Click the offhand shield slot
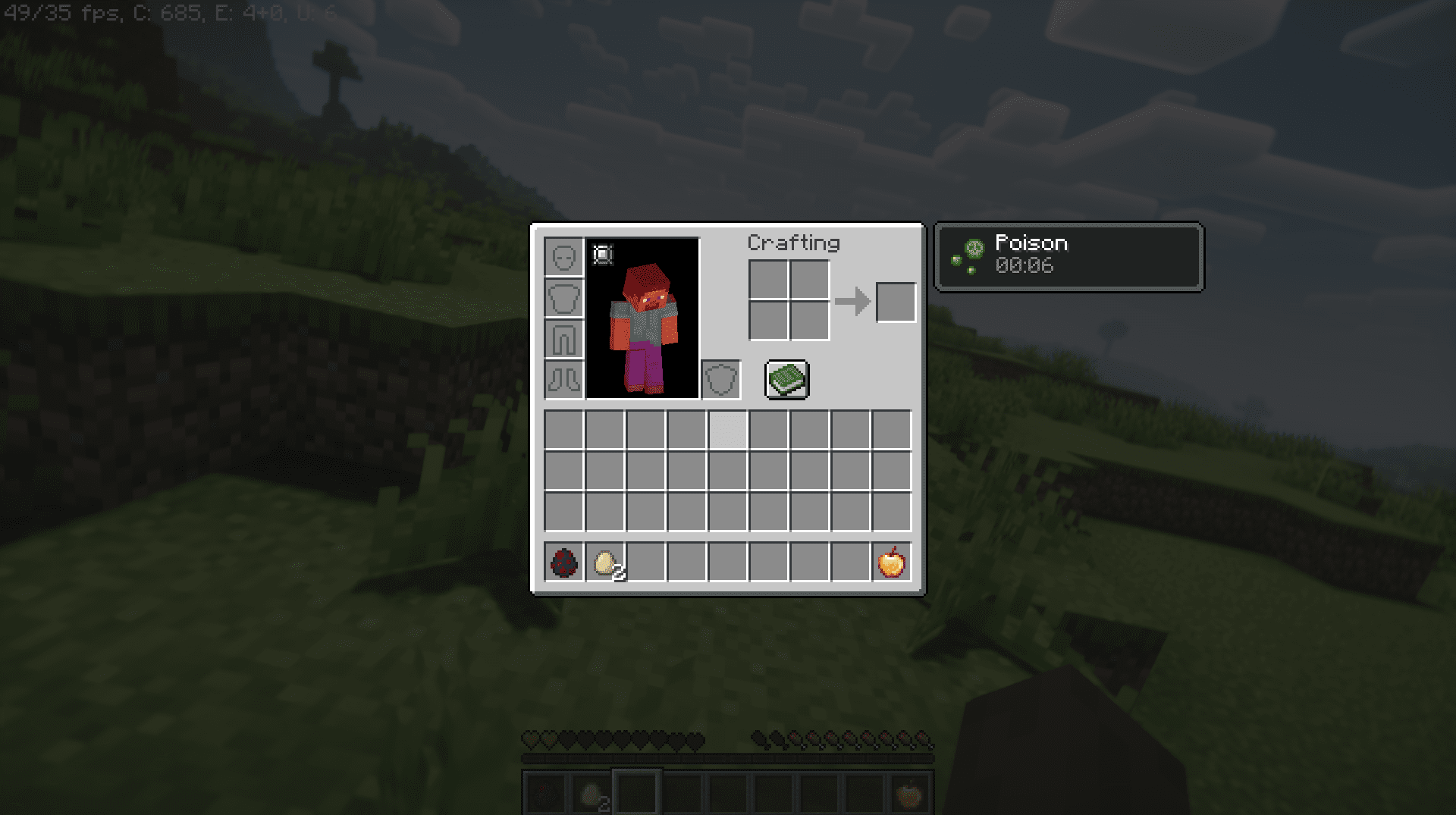Viewport: 1456px width, 815px height. [x=720, y=380]
